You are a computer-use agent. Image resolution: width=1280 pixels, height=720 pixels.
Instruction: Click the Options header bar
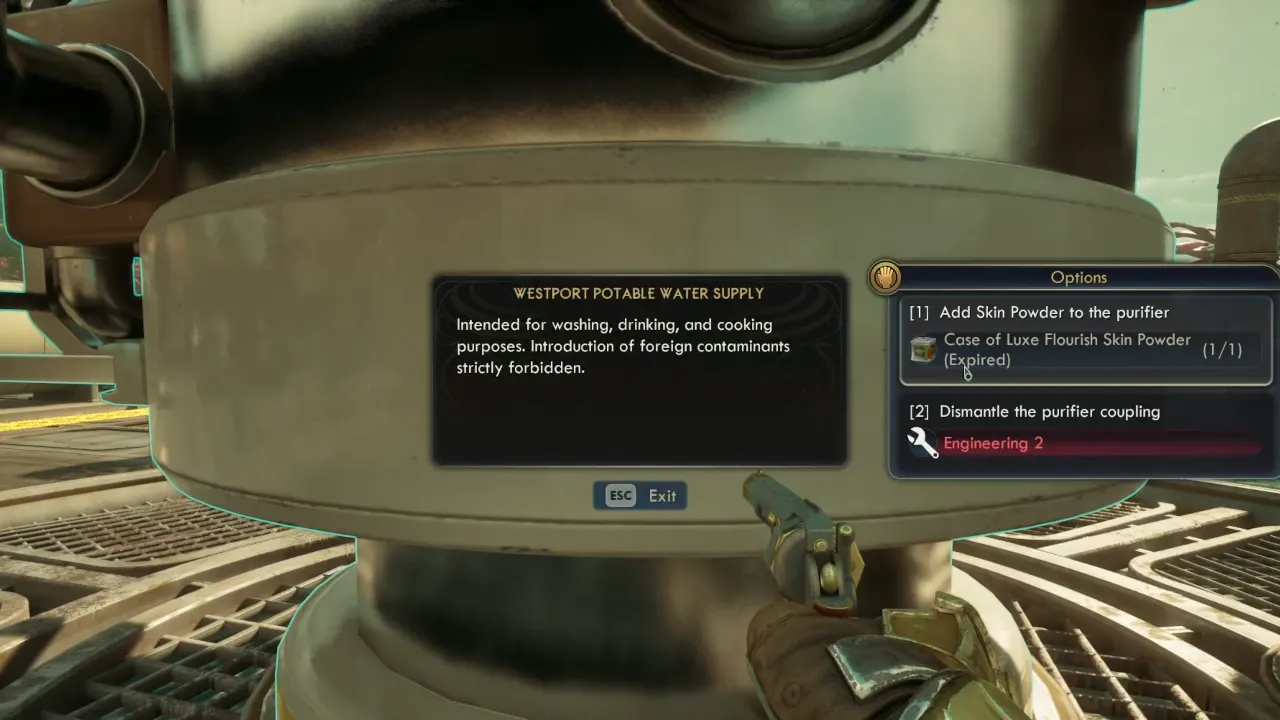click(1079, 277)
